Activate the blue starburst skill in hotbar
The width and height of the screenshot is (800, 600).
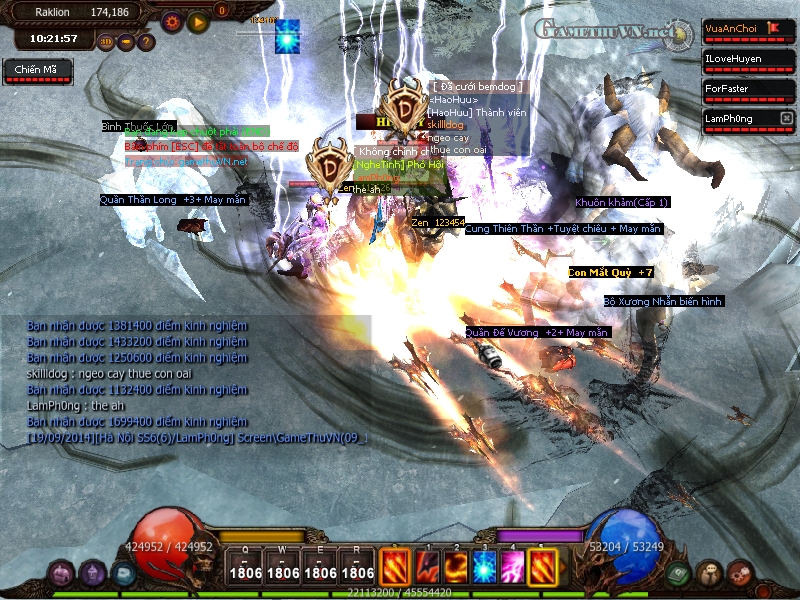coord(485,567)
